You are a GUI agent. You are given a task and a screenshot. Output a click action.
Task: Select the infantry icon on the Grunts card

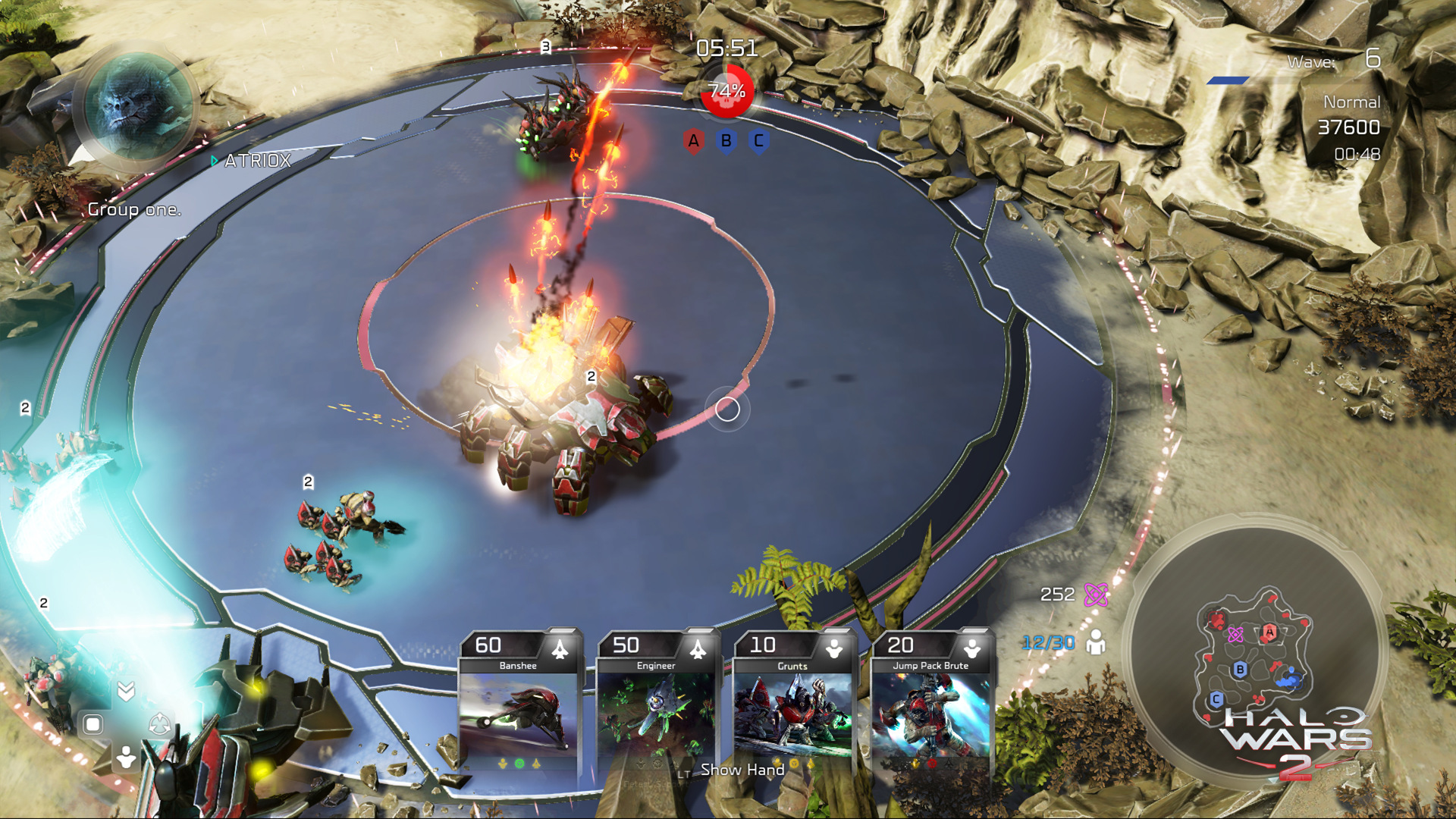(x=834, y=647)
